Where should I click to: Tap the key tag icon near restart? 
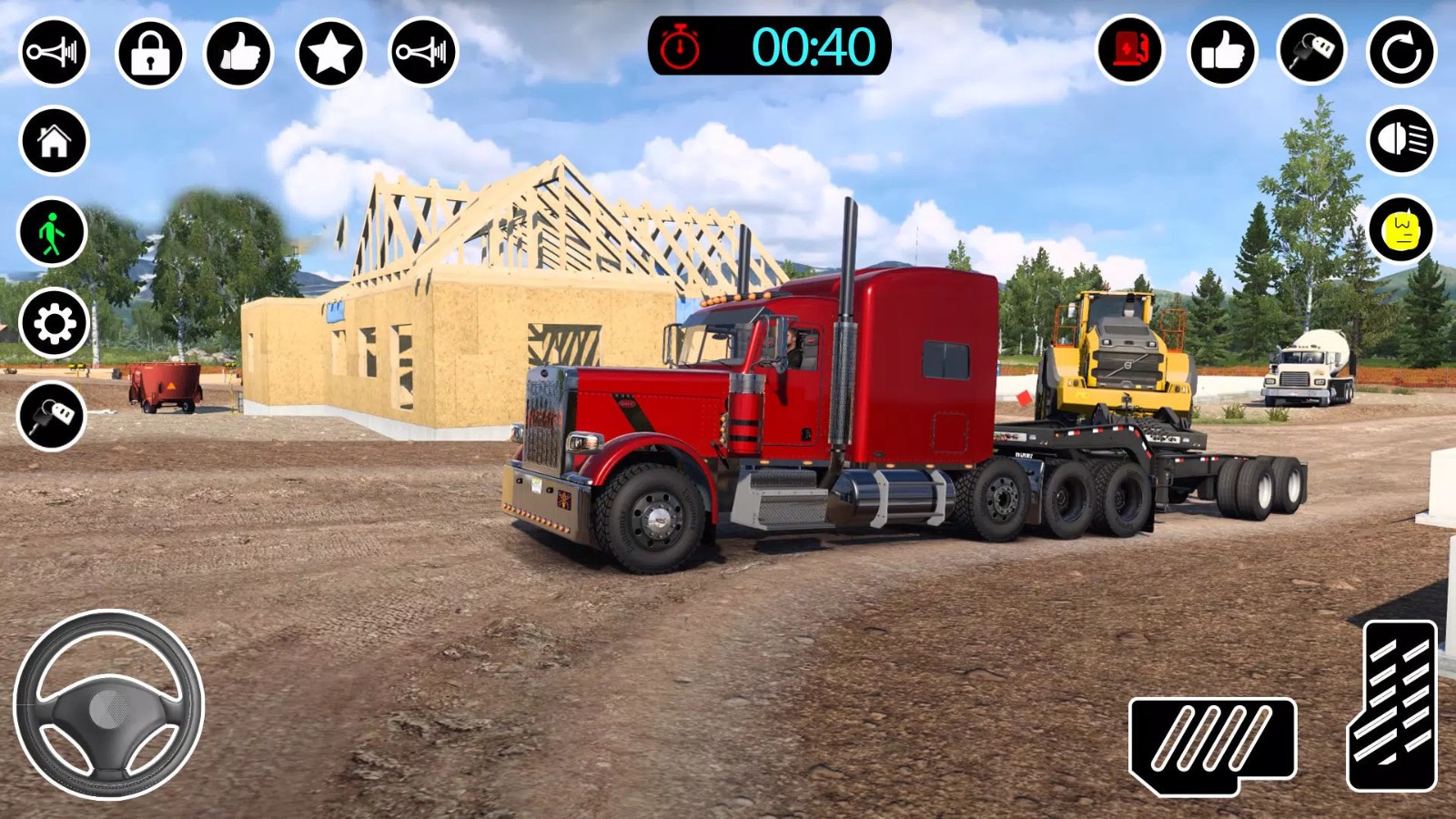(1308, 52)
